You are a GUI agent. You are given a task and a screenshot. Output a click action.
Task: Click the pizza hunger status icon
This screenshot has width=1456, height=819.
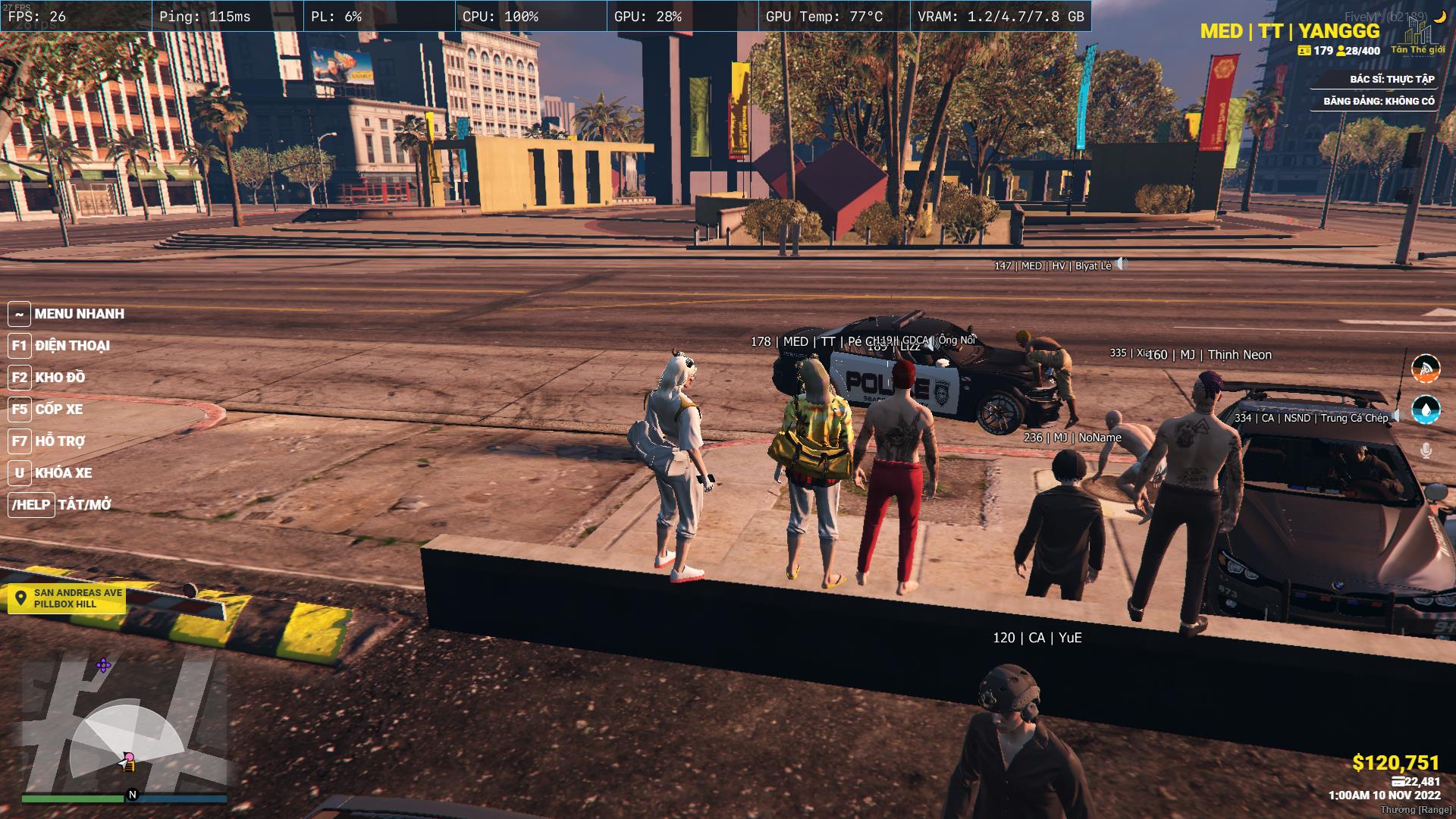(1426, 369)
